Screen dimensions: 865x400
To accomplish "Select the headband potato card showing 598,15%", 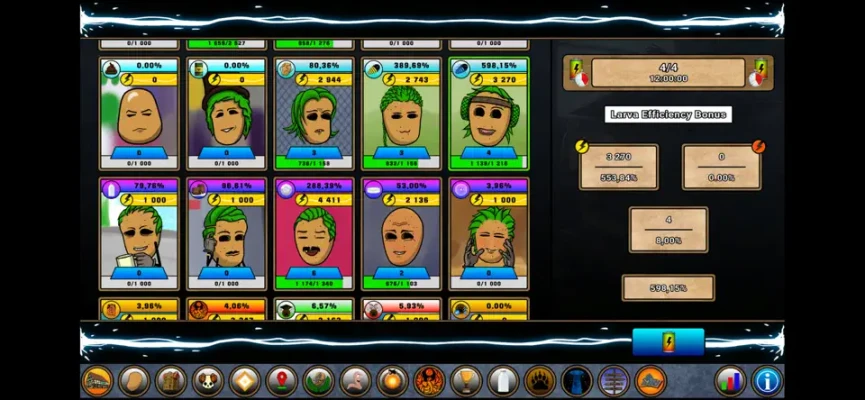I will pos(489,114).
